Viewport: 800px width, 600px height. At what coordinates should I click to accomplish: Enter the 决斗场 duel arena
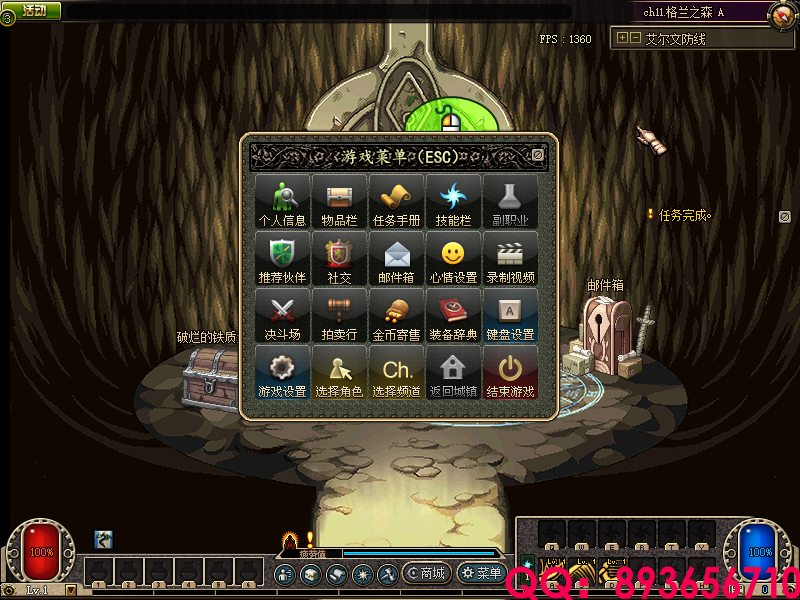click(282, 315)
